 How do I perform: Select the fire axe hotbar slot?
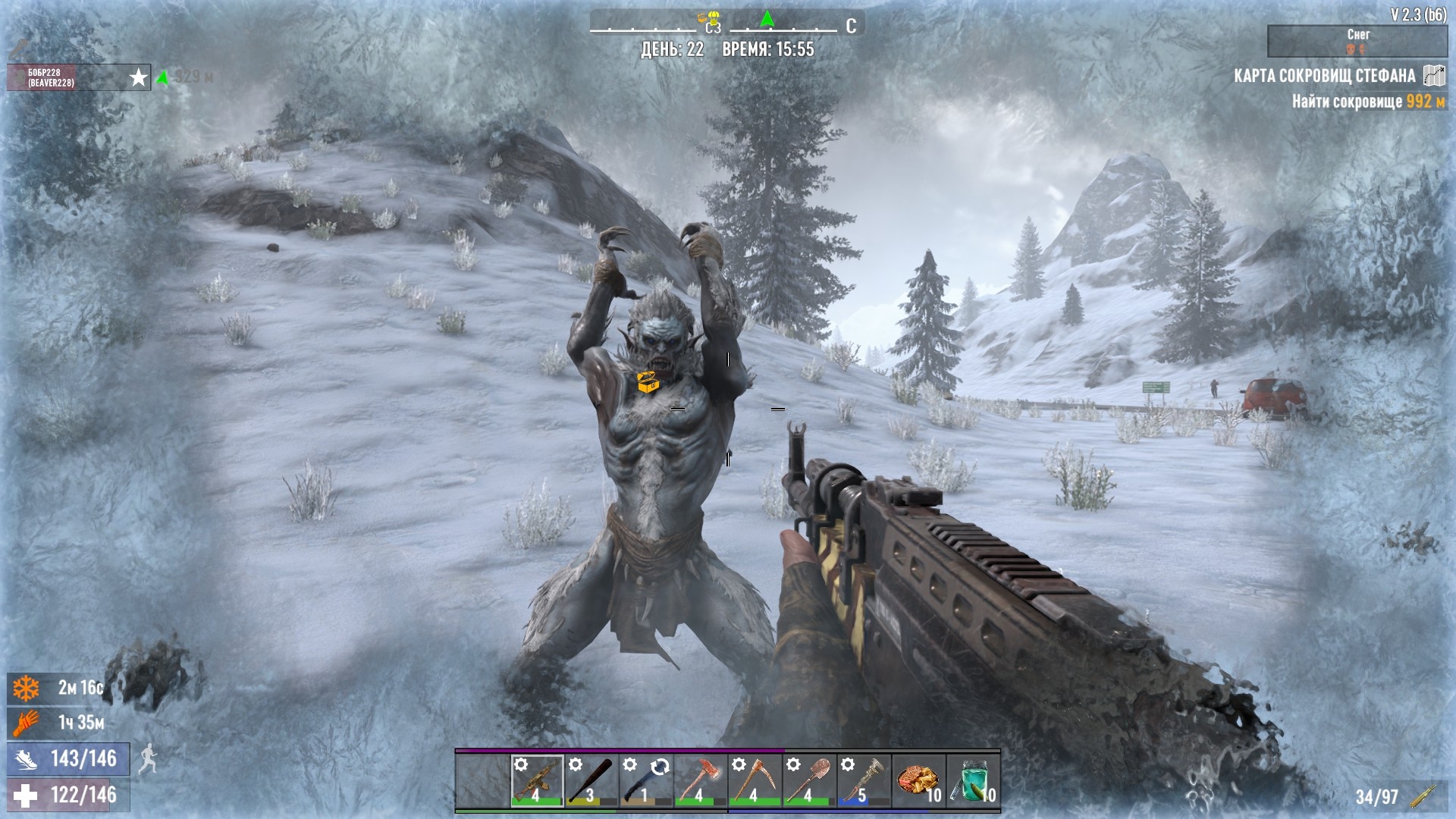tap(701, 780)
